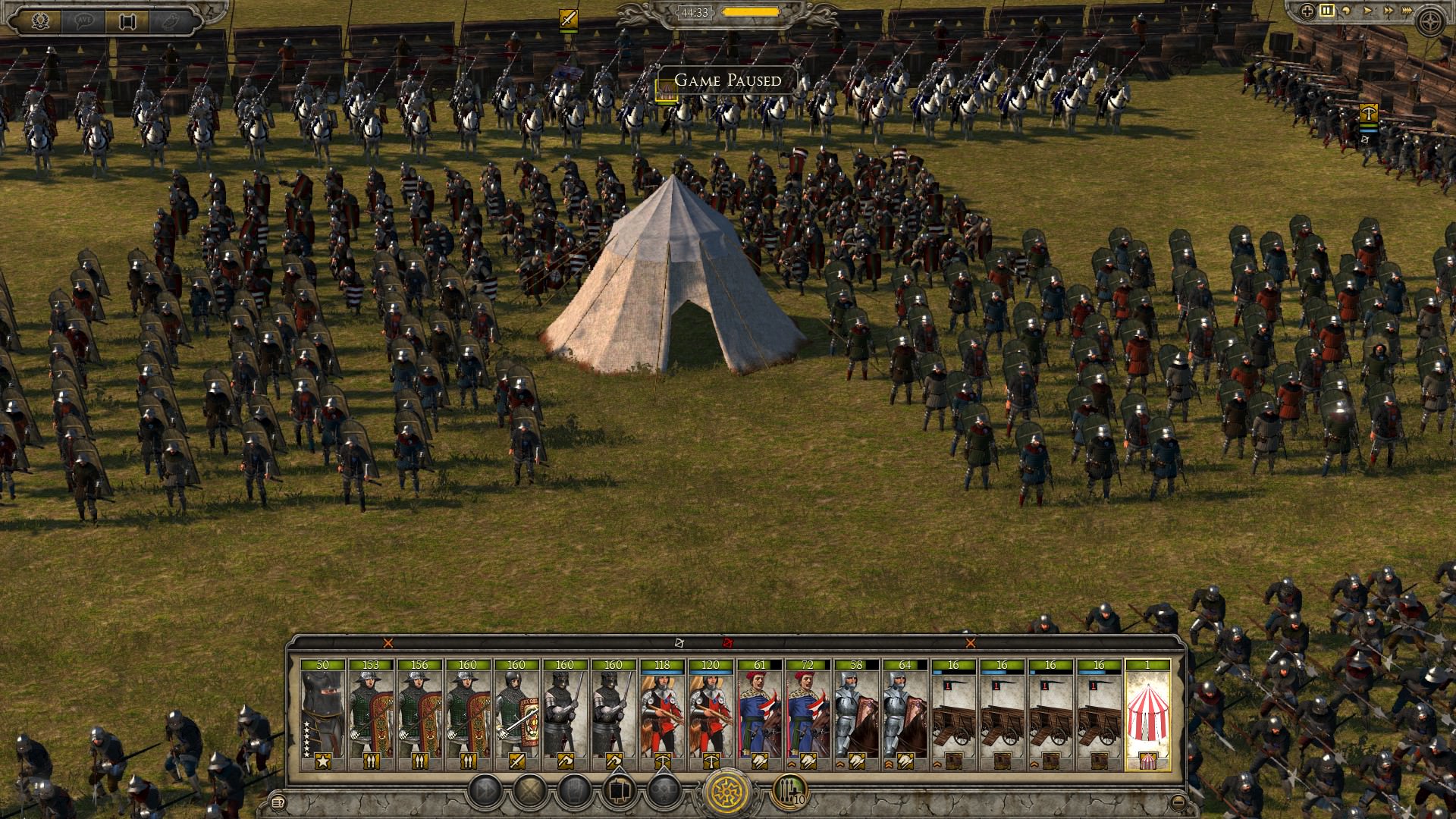
Task: Select the 156-man spearmen unit card
Action: 419,714
